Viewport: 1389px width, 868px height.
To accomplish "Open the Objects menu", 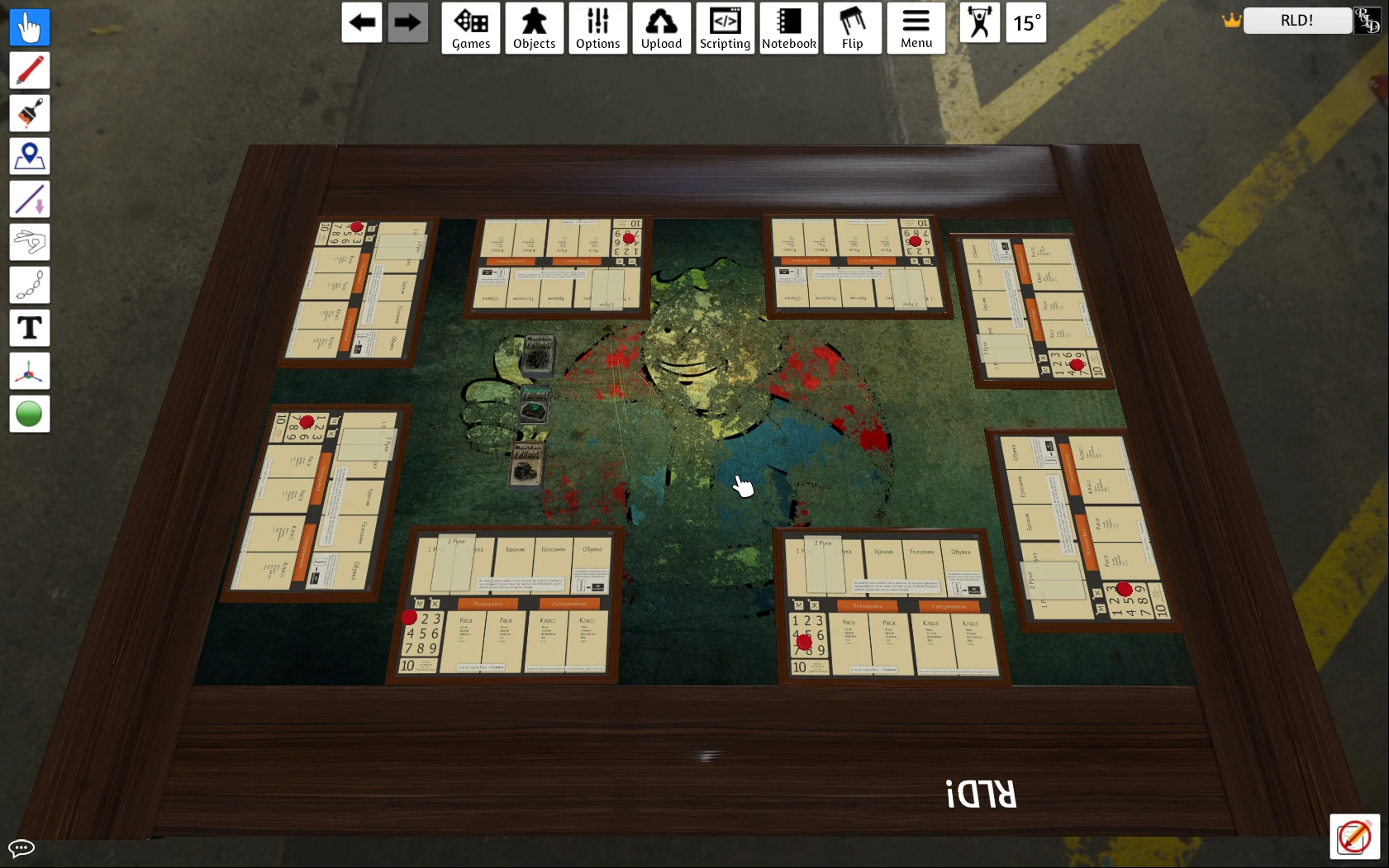I will (x=534, y=28).
